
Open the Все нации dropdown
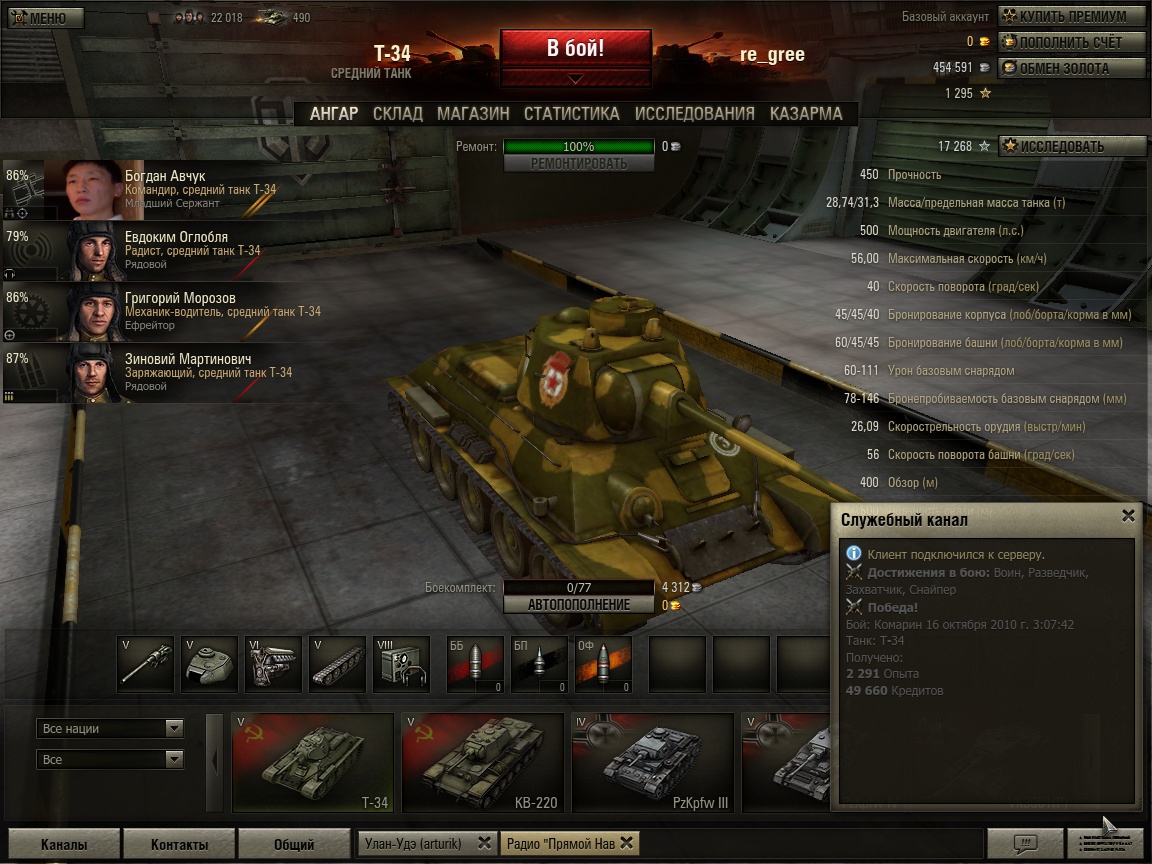[110, 728]
